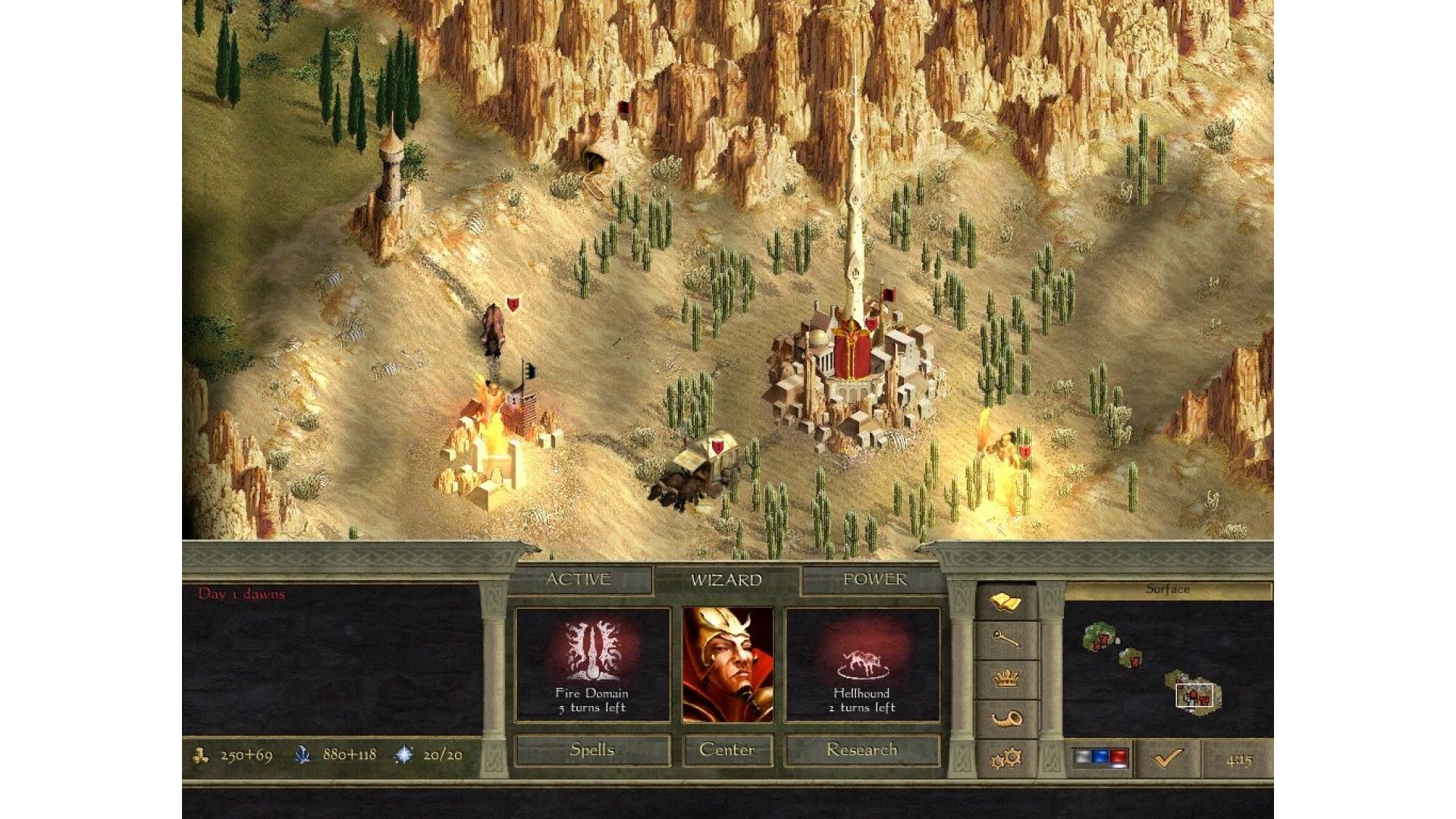End turn with the checkmark button
The image size is (1456, 819).
pyautogui.click(x=1168, y=758)
